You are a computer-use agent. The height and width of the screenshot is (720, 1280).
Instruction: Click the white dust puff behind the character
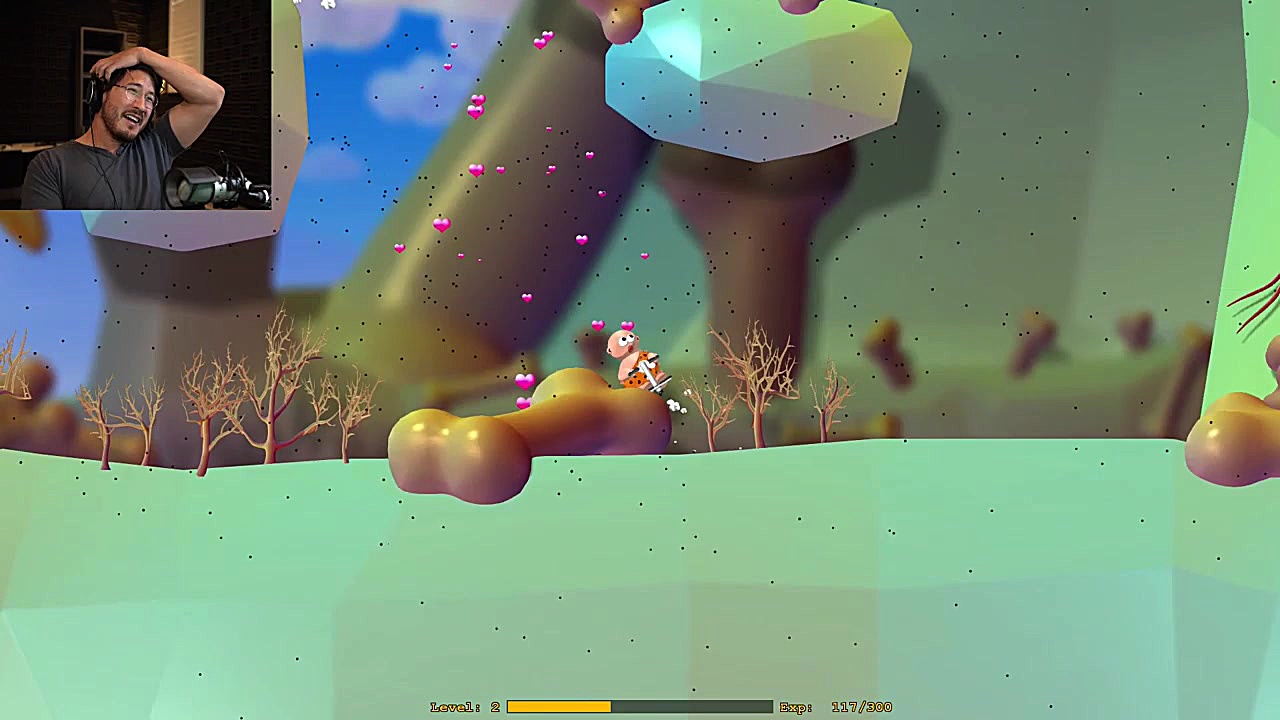[675, 405]
